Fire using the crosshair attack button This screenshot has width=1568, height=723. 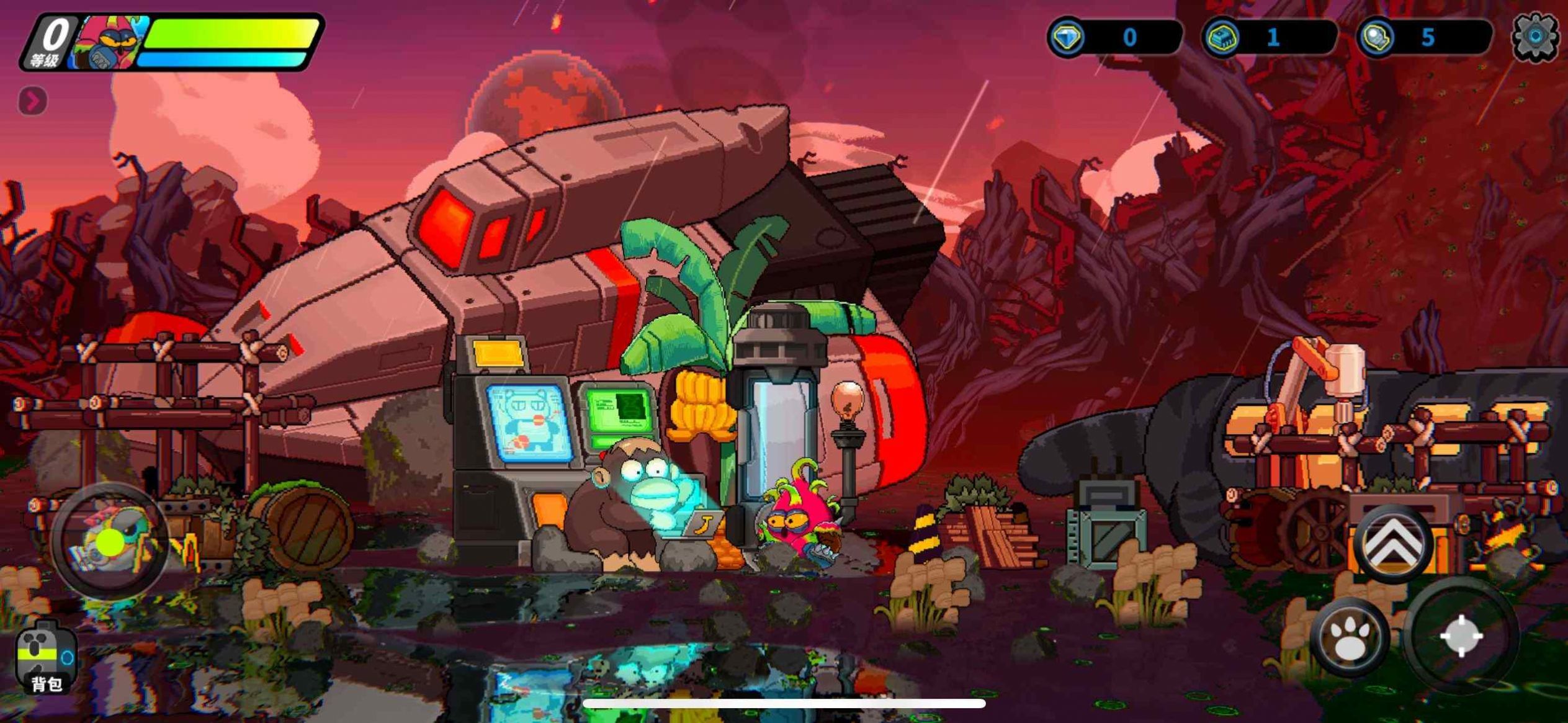click(x=1461, y=636)
